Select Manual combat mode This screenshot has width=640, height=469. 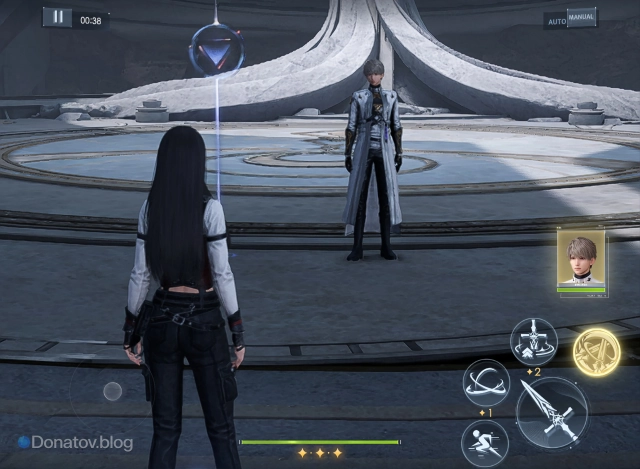coord(582,17)
